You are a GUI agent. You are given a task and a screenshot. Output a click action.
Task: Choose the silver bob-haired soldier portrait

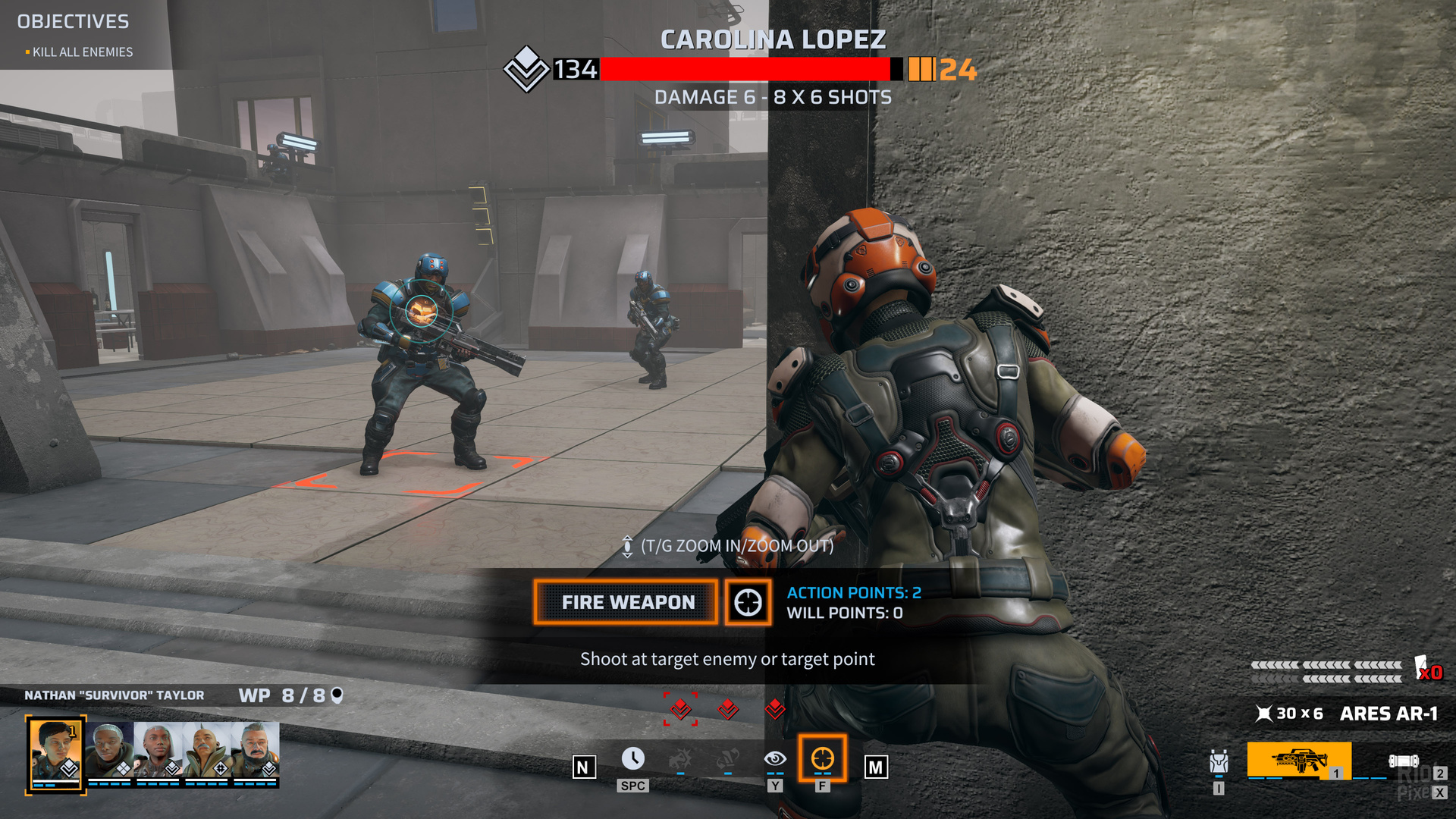pos(158,749)
